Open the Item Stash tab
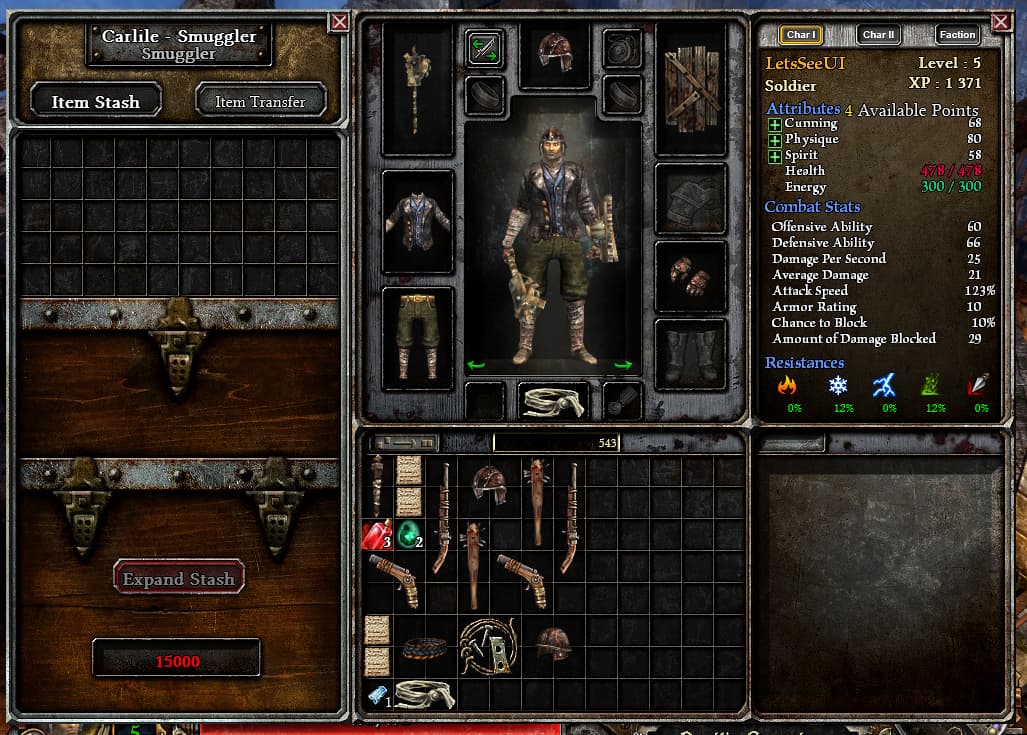The width and height of the screenshot is (1027, 735). (x=96, y=101)
